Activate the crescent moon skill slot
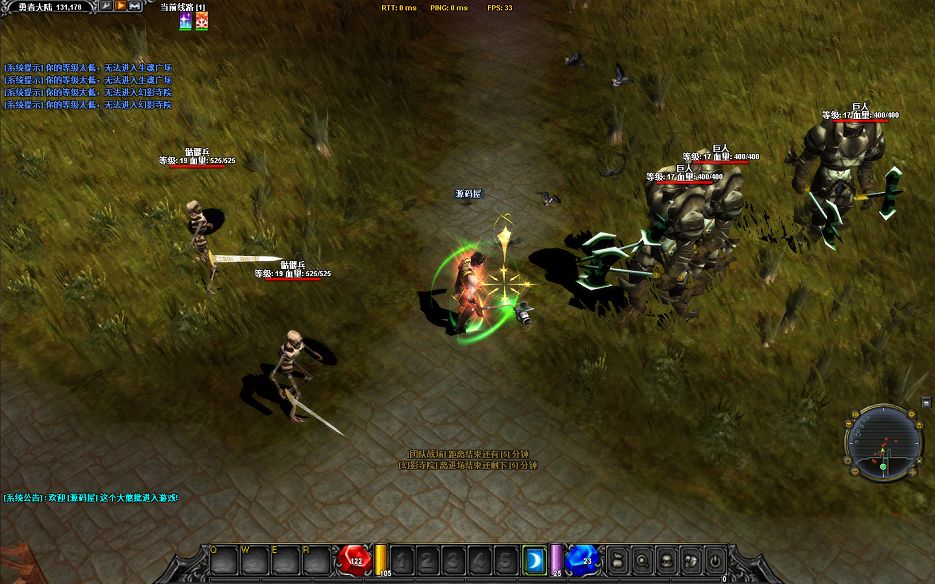935x584 pixels. pyautogui.click(x=535, y=561)
